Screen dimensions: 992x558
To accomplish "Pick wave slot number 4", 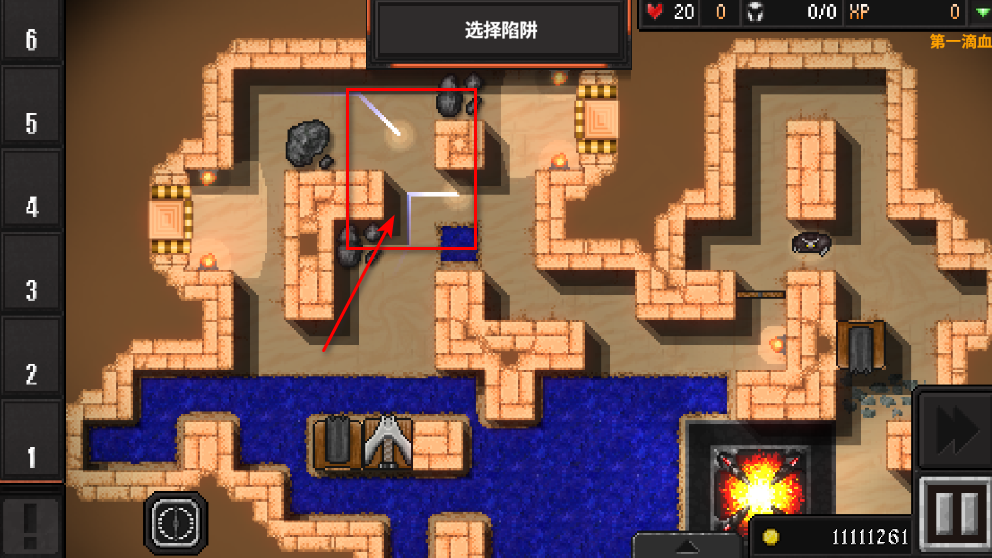I will click(x=31, y=208).
